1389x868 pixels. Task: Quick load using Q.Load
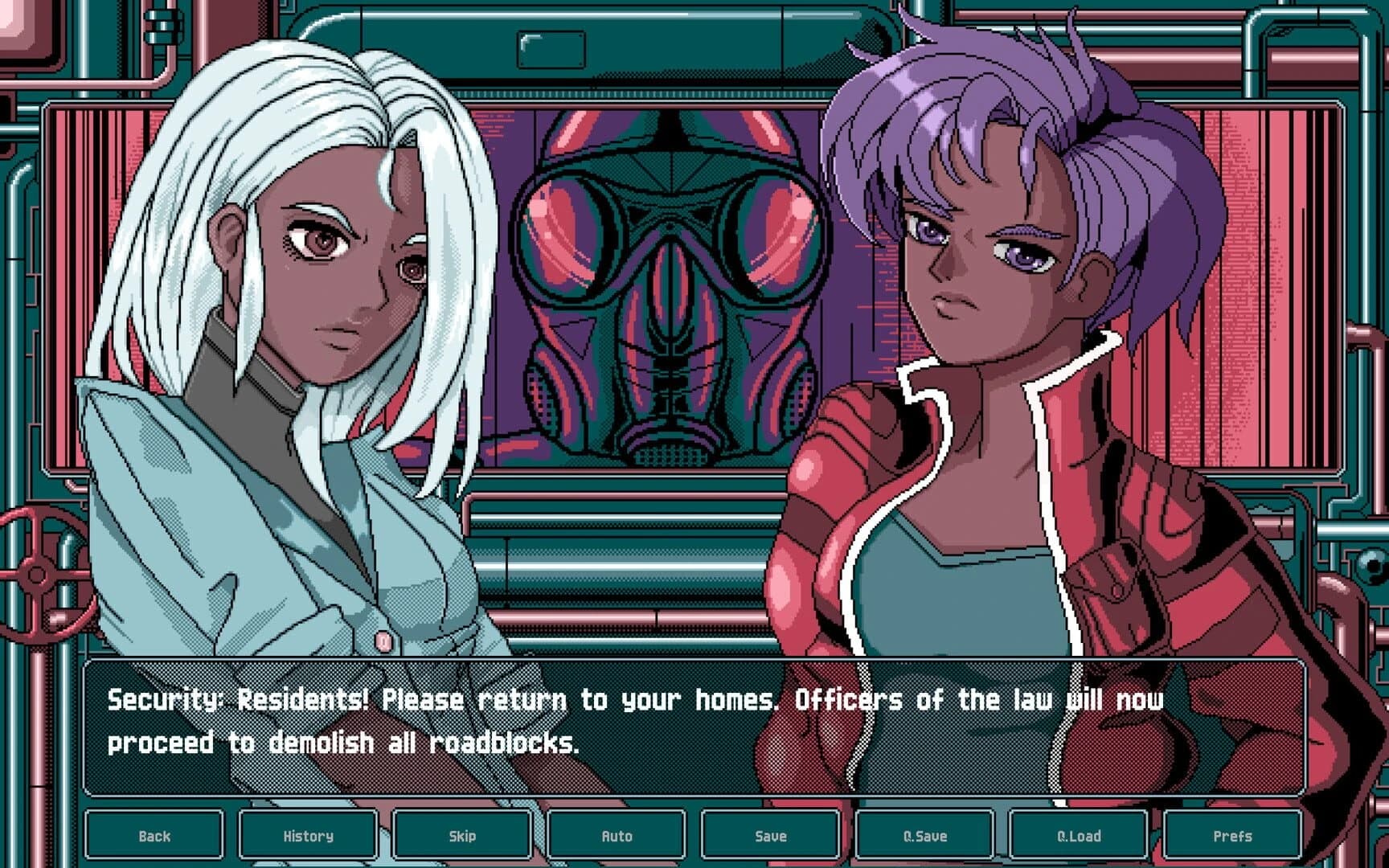point(1079,836)
